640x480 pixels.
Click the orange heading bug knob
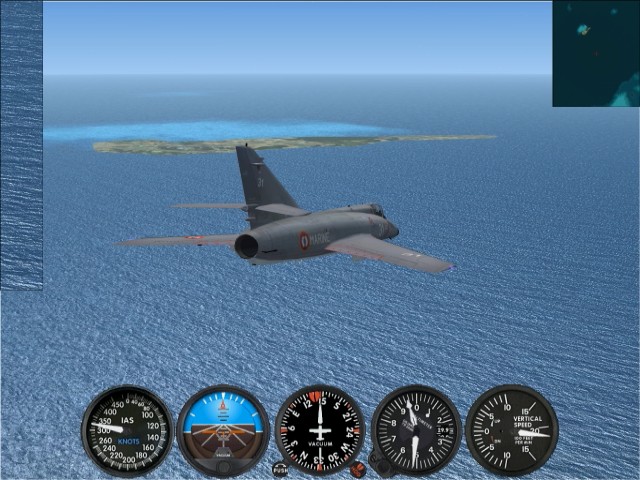coord(357,468)
